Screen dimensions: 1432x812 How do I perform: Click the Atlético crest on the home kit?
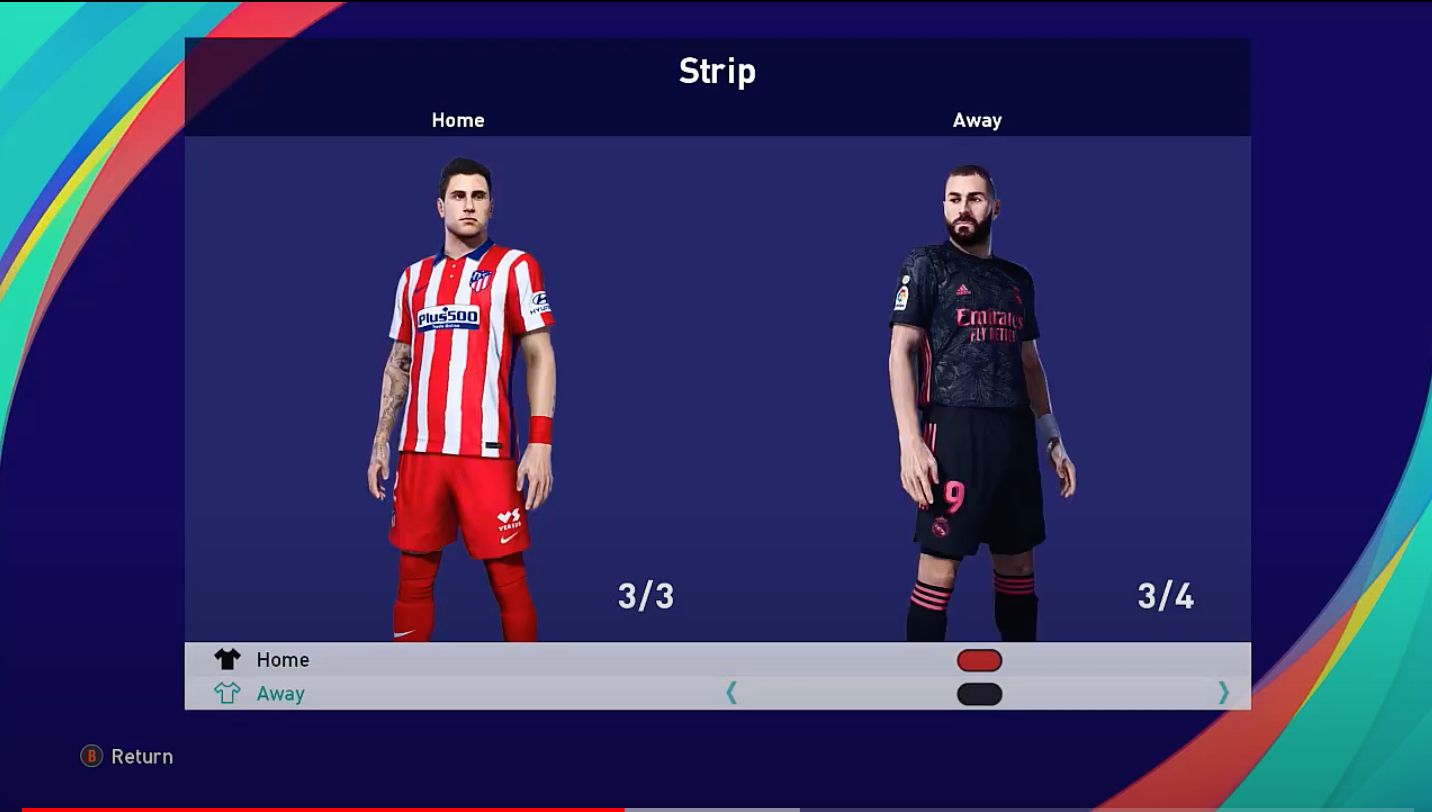[479, 280]
